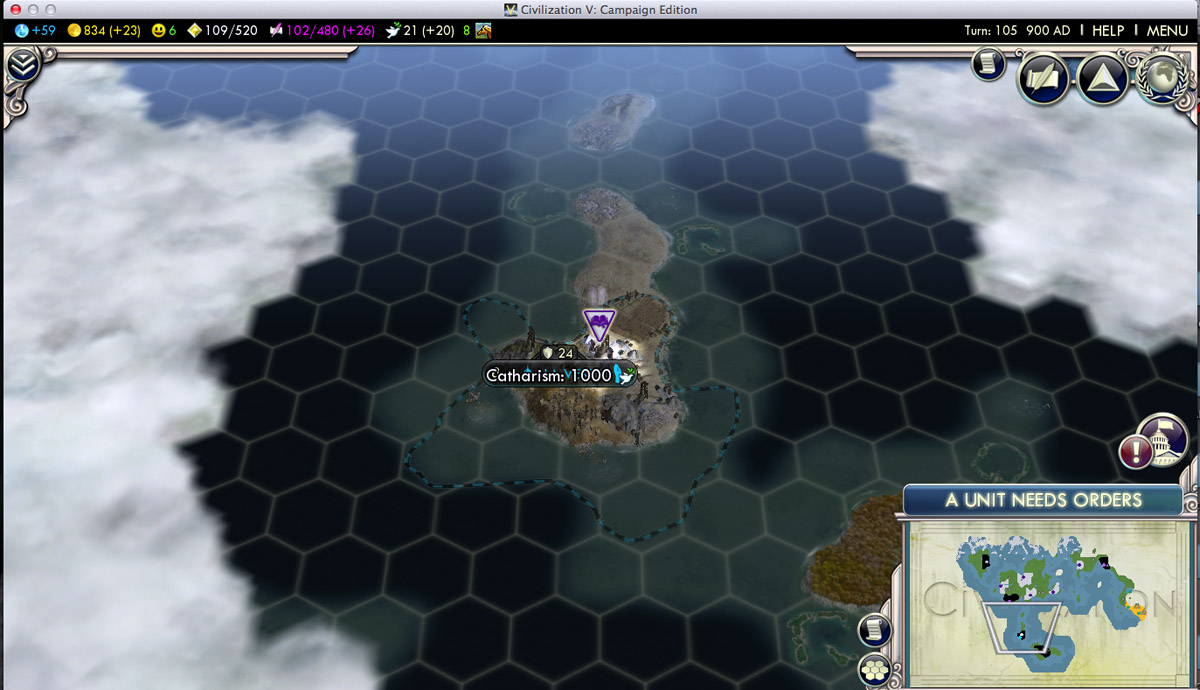Open the hexagon map options button
This screenshot has height=690, width=1200.
click(875, 669)
